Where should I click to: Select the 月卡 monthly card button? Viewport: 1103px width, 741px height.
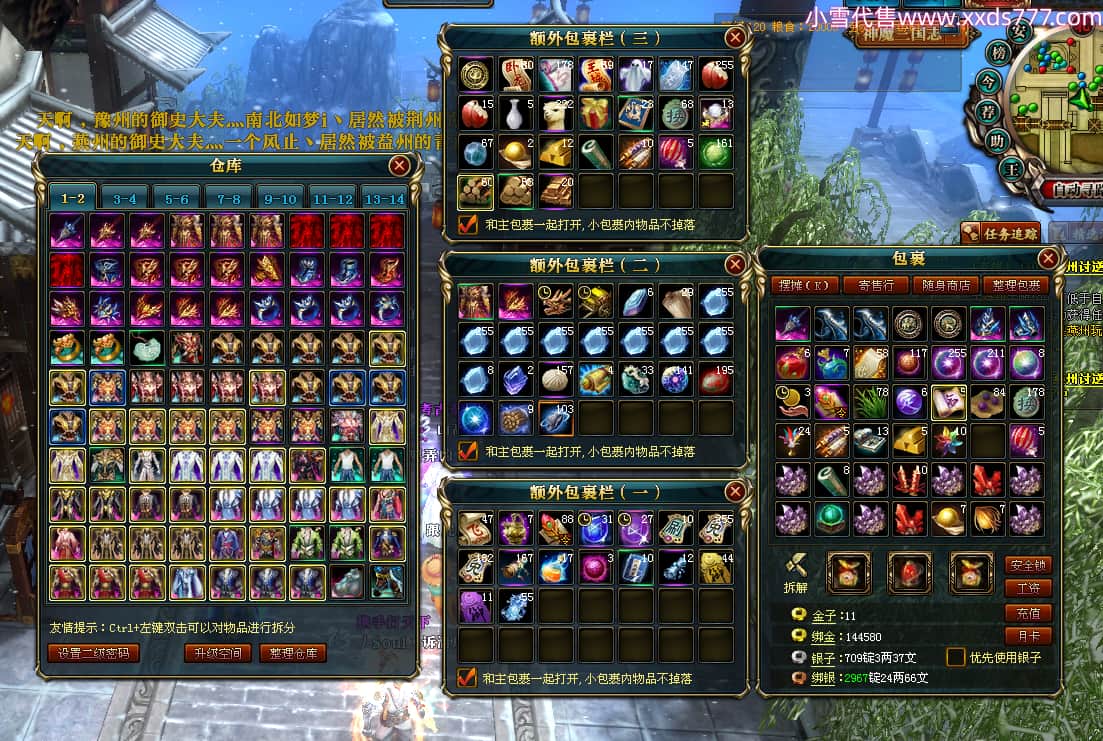1027,635
